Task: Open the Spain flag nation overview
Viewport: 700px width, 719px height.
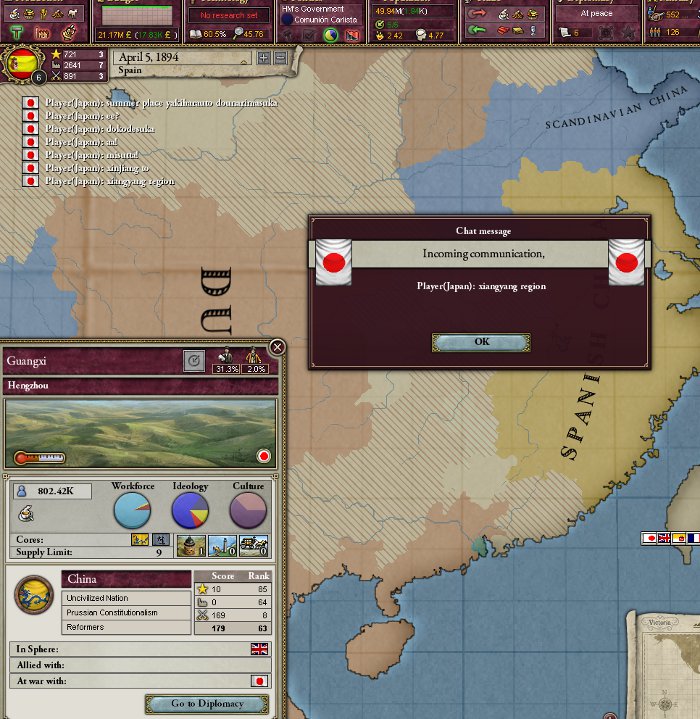Action: click(x=23, y=65)
